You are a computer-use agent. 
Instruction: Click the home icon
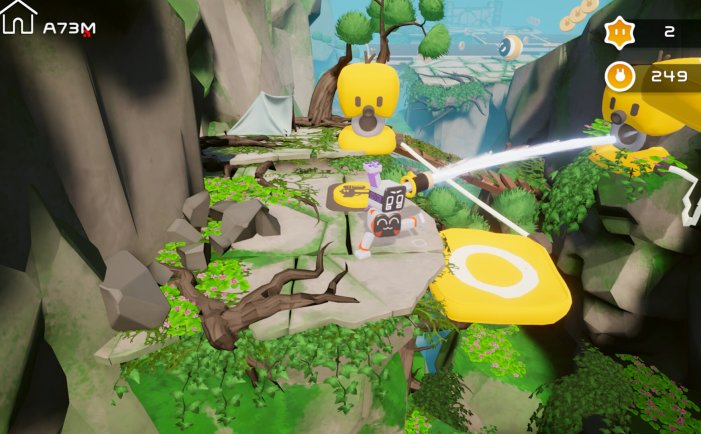point(18,17)
